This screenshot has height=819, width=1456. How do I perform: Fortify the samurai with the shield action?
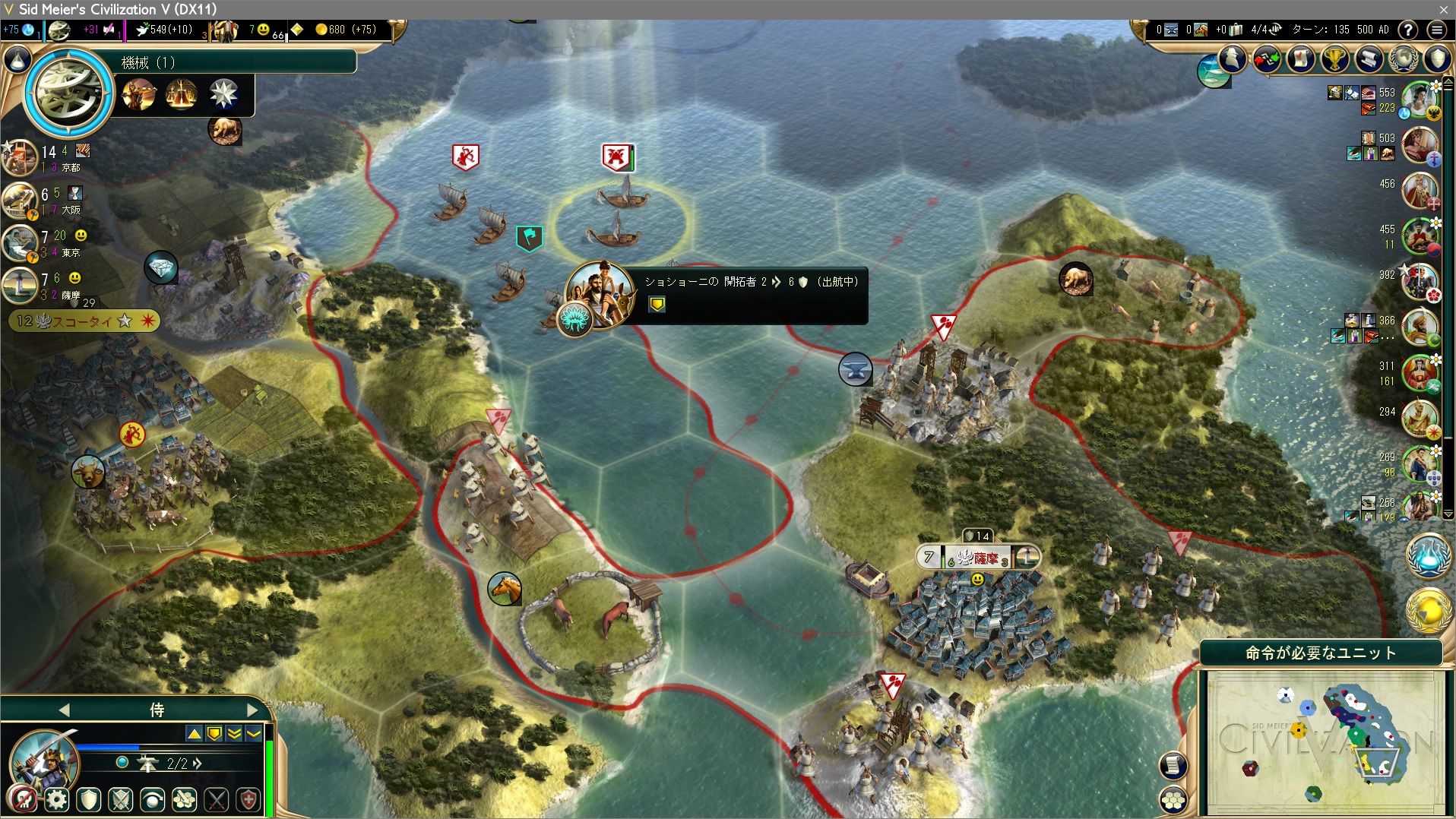pyautogui.click(x=89, y=799)
